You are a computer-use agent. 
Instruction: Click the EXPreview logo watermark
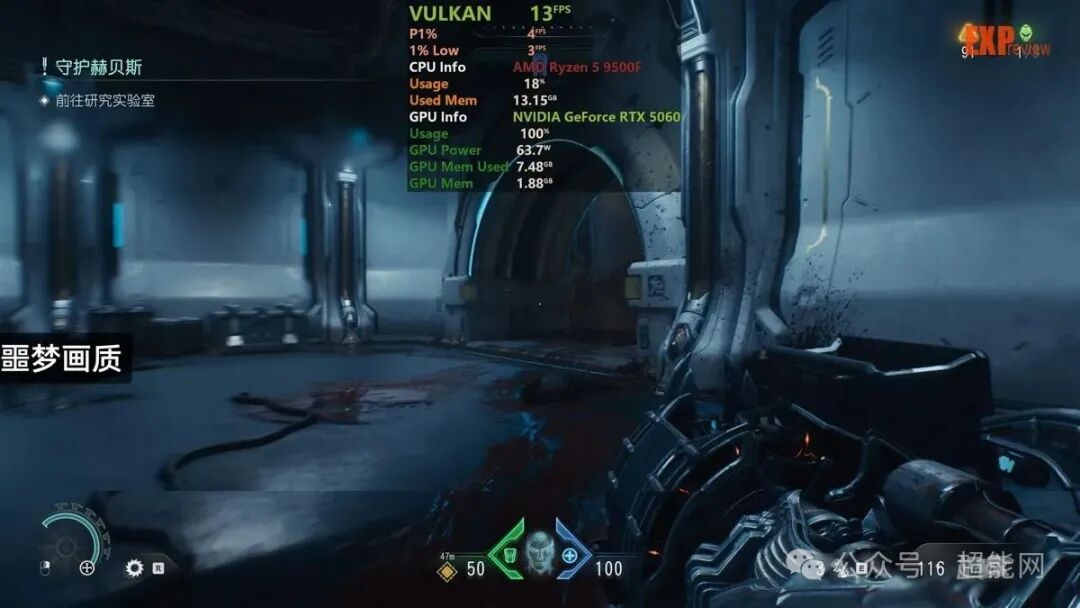pos(1004,41)
